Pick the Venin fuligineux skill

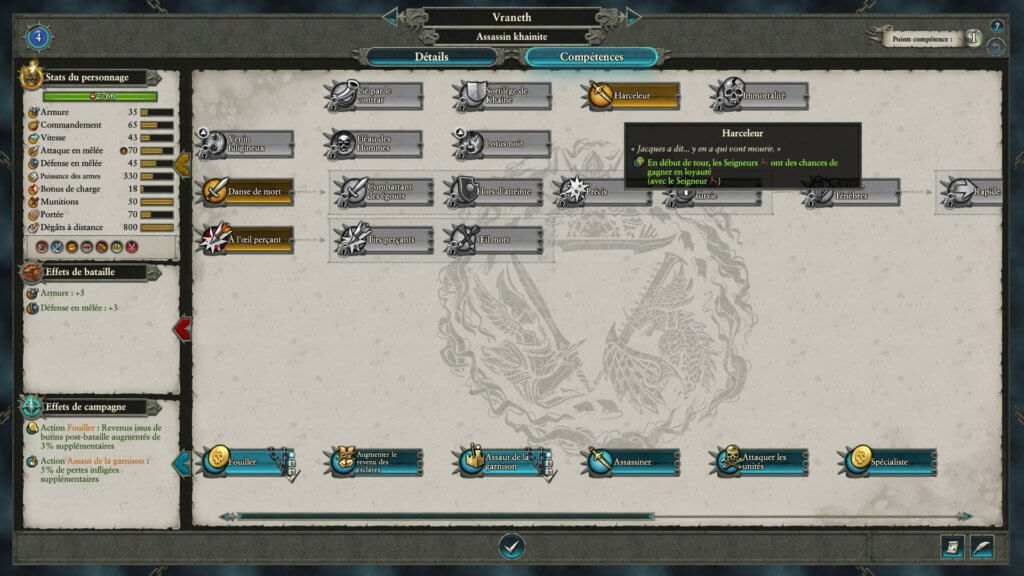[245, 144]
